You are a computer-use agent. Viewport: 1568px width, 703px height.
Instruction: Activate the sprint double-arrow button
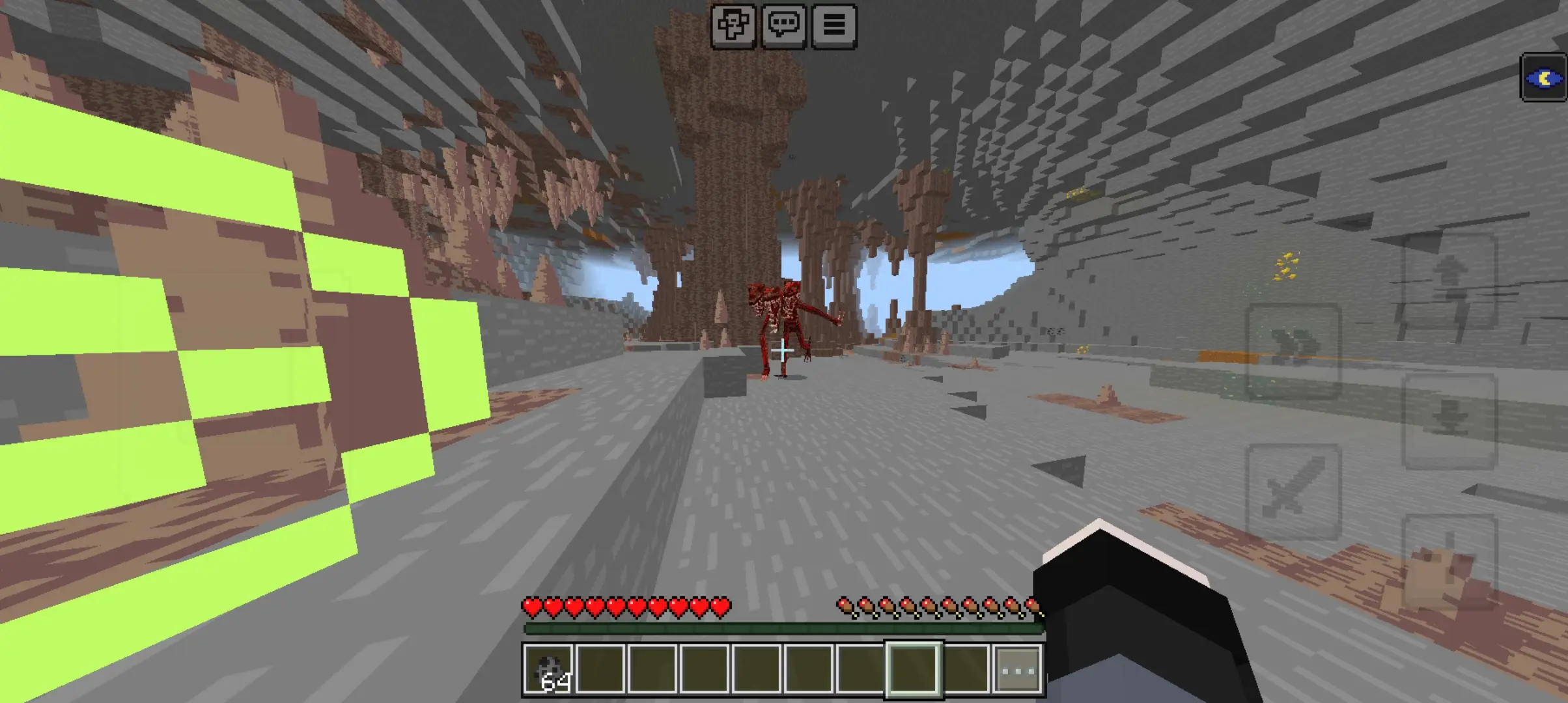tap(1293, 351)
